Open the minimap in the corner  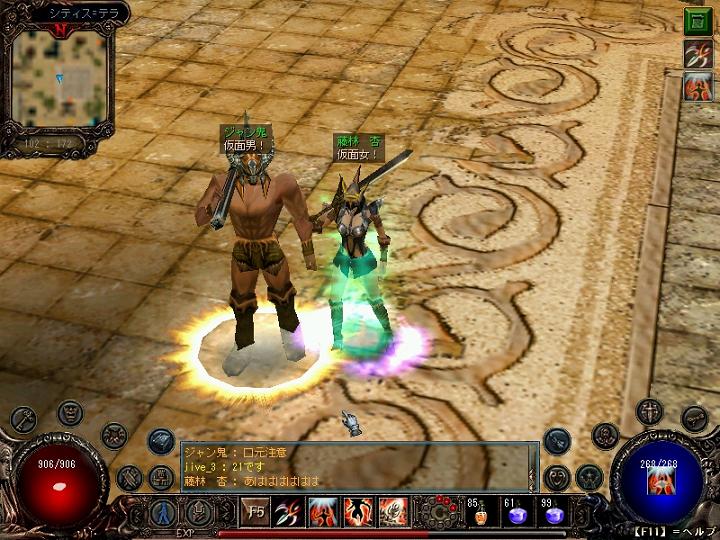pyautogui.click(x=57, y=78)
